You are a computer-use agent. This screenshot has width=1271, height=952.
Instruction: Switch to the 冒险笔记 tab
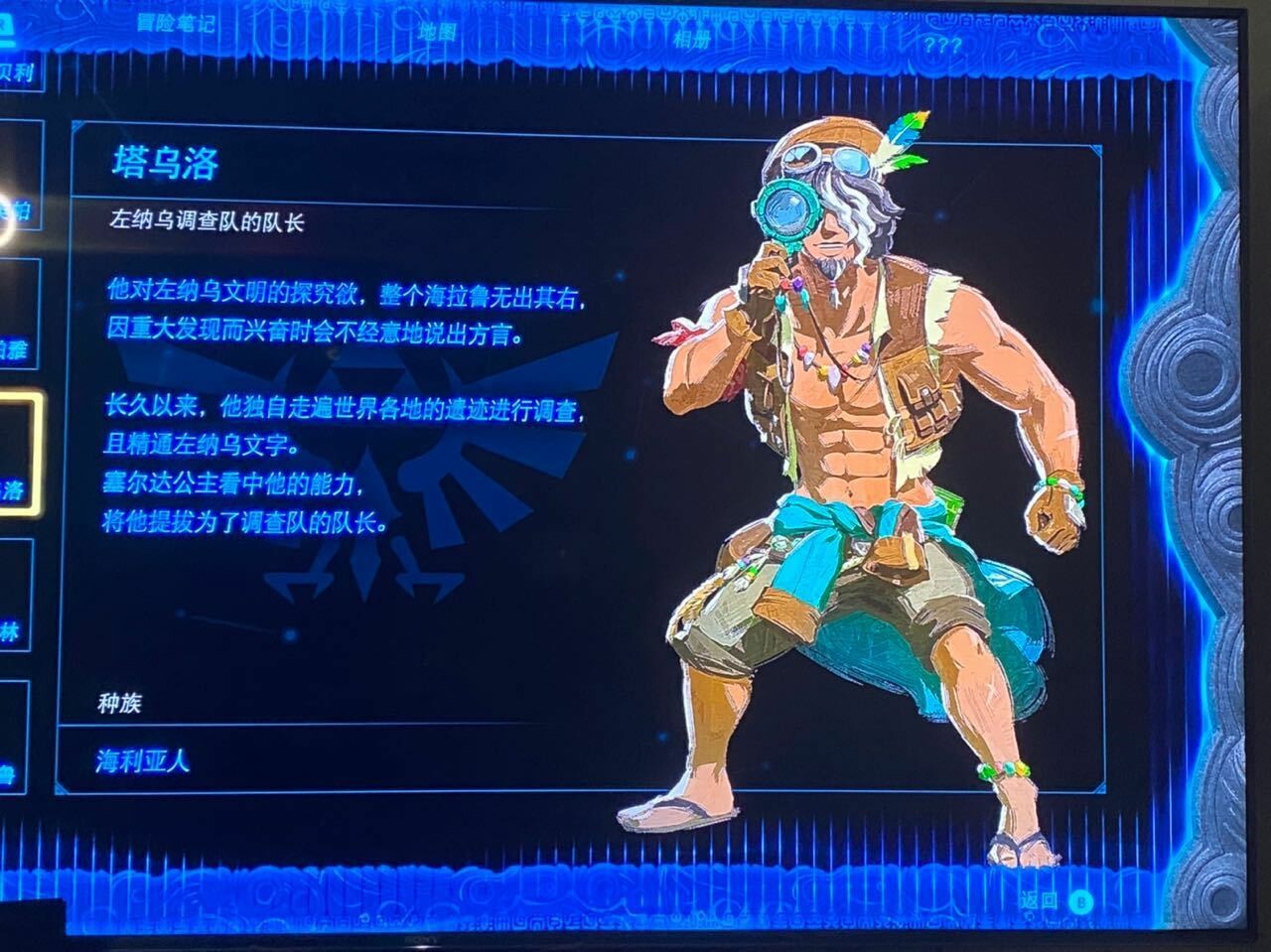pyautogui.click(x=175, y=23)
